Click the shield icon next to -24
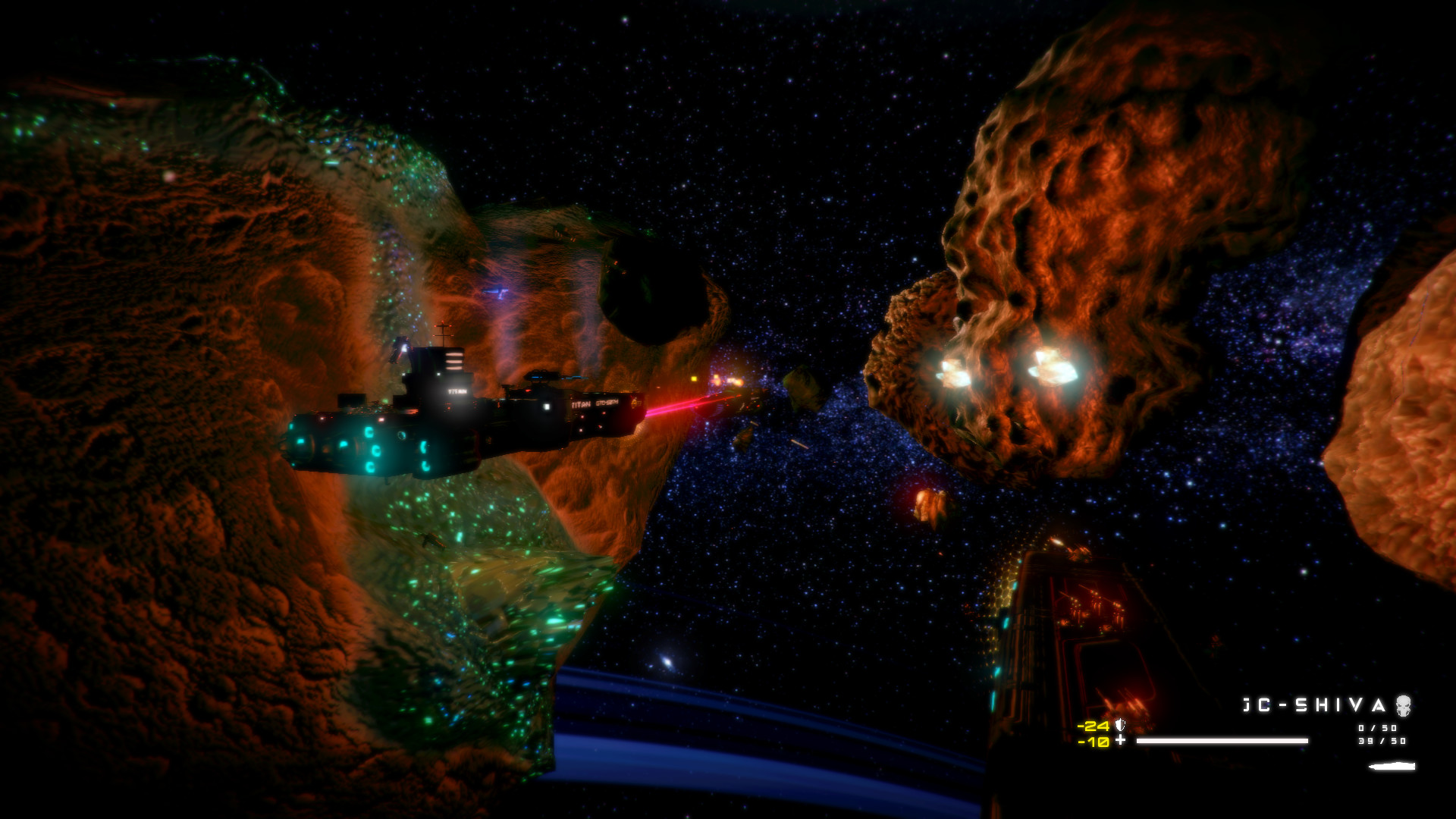Viewport: 1456px width, 819px height. click(1119, 725)
